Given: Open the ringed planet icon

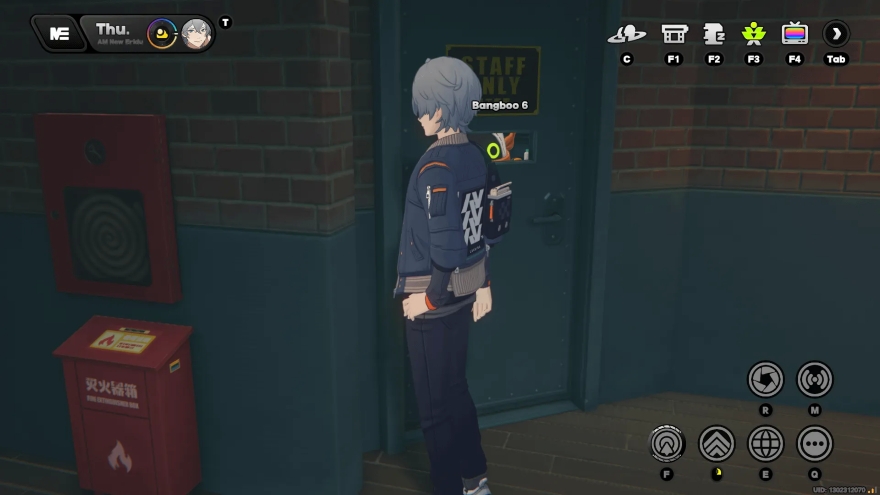Looking at the screenshot, I should [x=627, y=34].
